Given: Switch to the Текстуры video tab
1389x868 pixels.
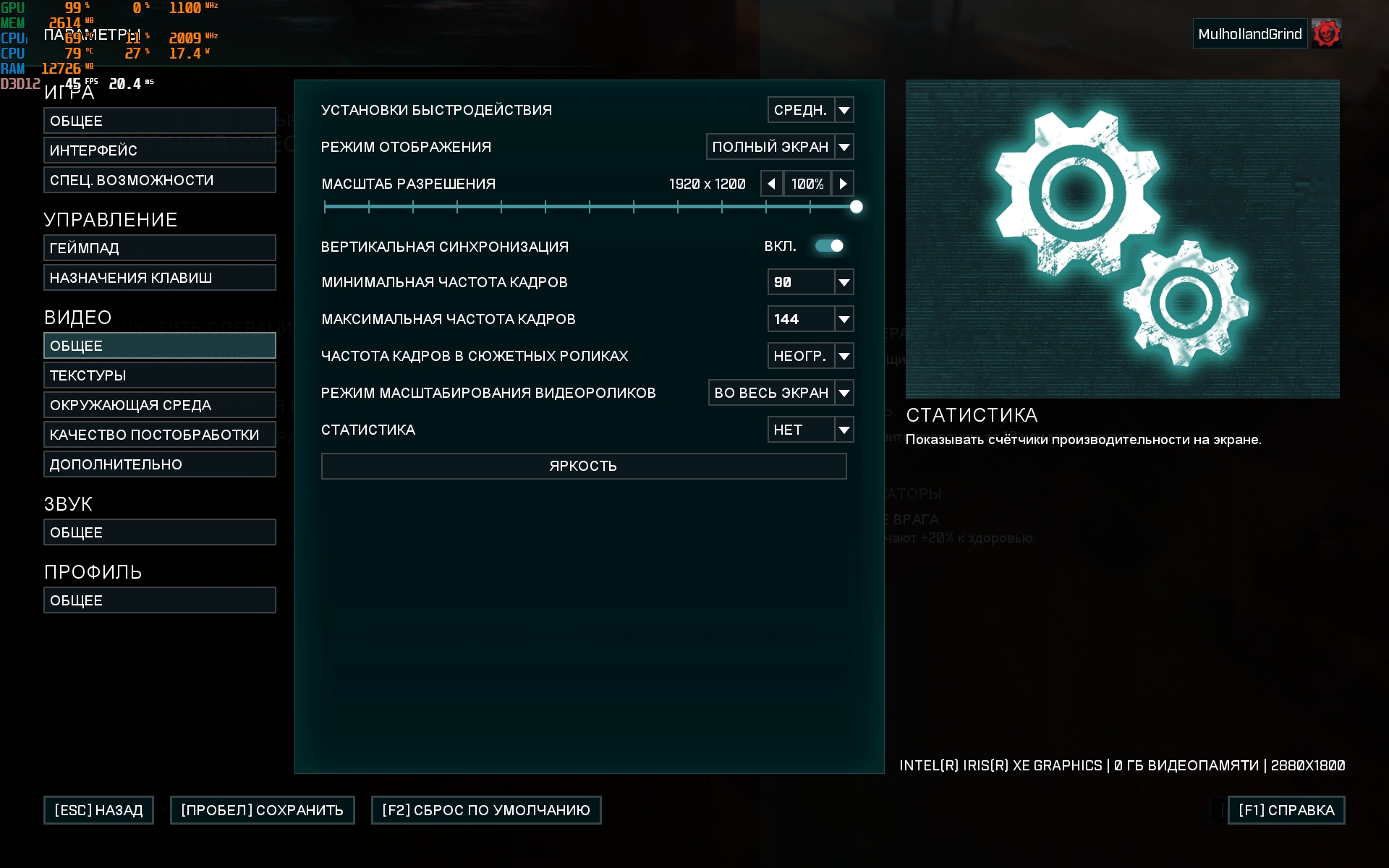Looking at the screenshot, I should 159,375.
